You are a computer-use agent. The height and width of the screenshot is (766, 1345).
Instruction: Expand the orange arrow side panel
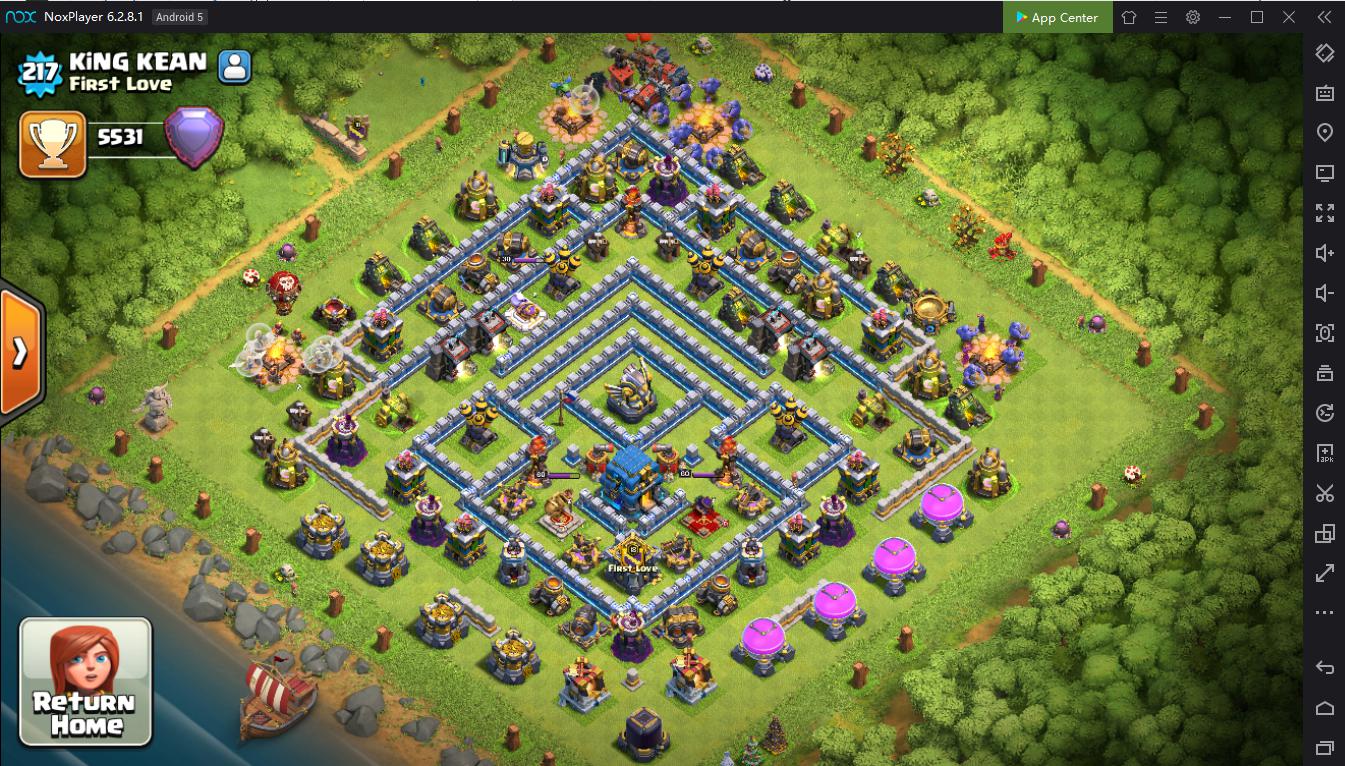pyautogui.click(x=20, y=352)
